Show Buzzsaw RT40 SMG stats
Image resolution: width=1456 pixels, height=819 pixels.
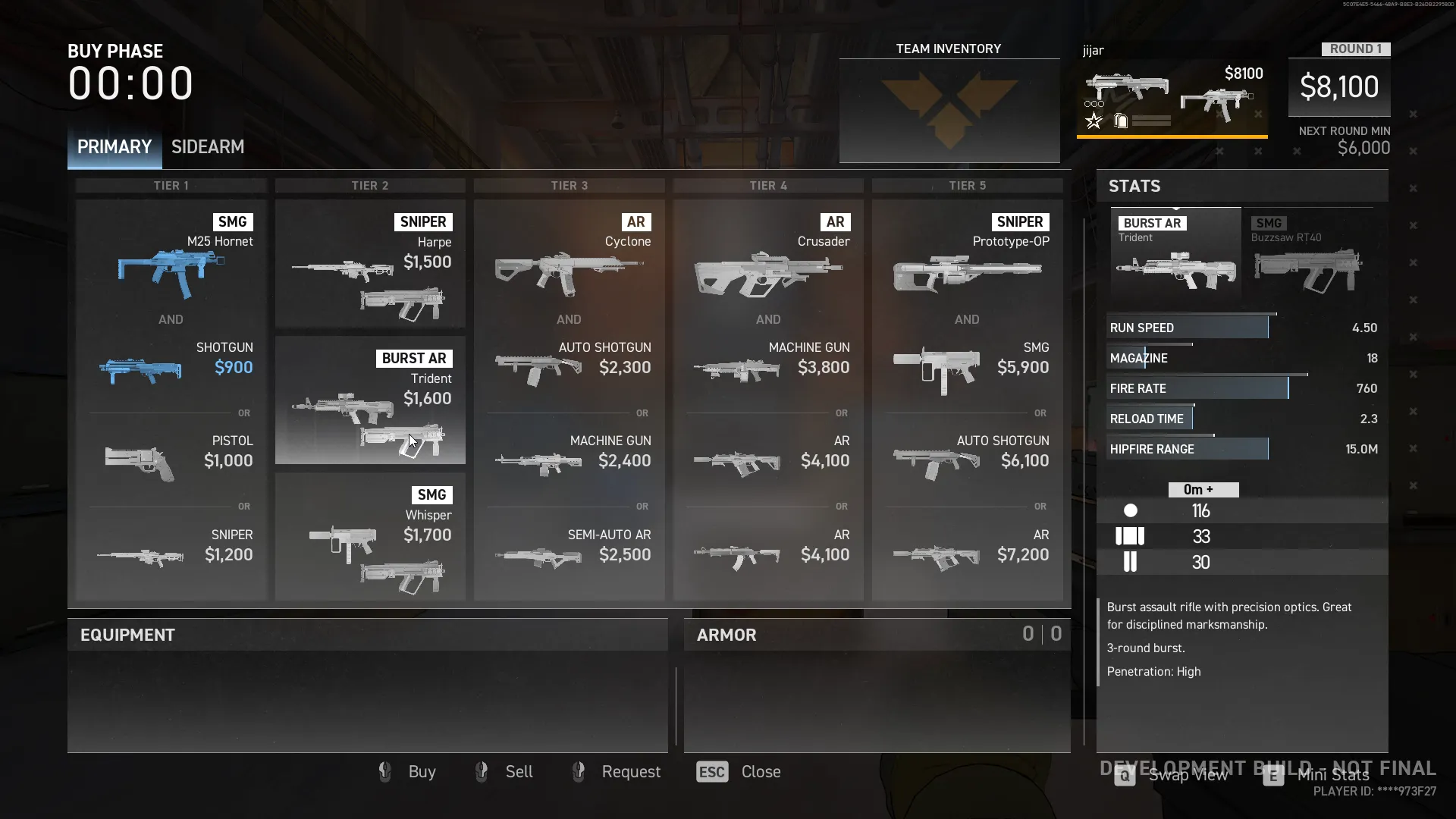1308,254
